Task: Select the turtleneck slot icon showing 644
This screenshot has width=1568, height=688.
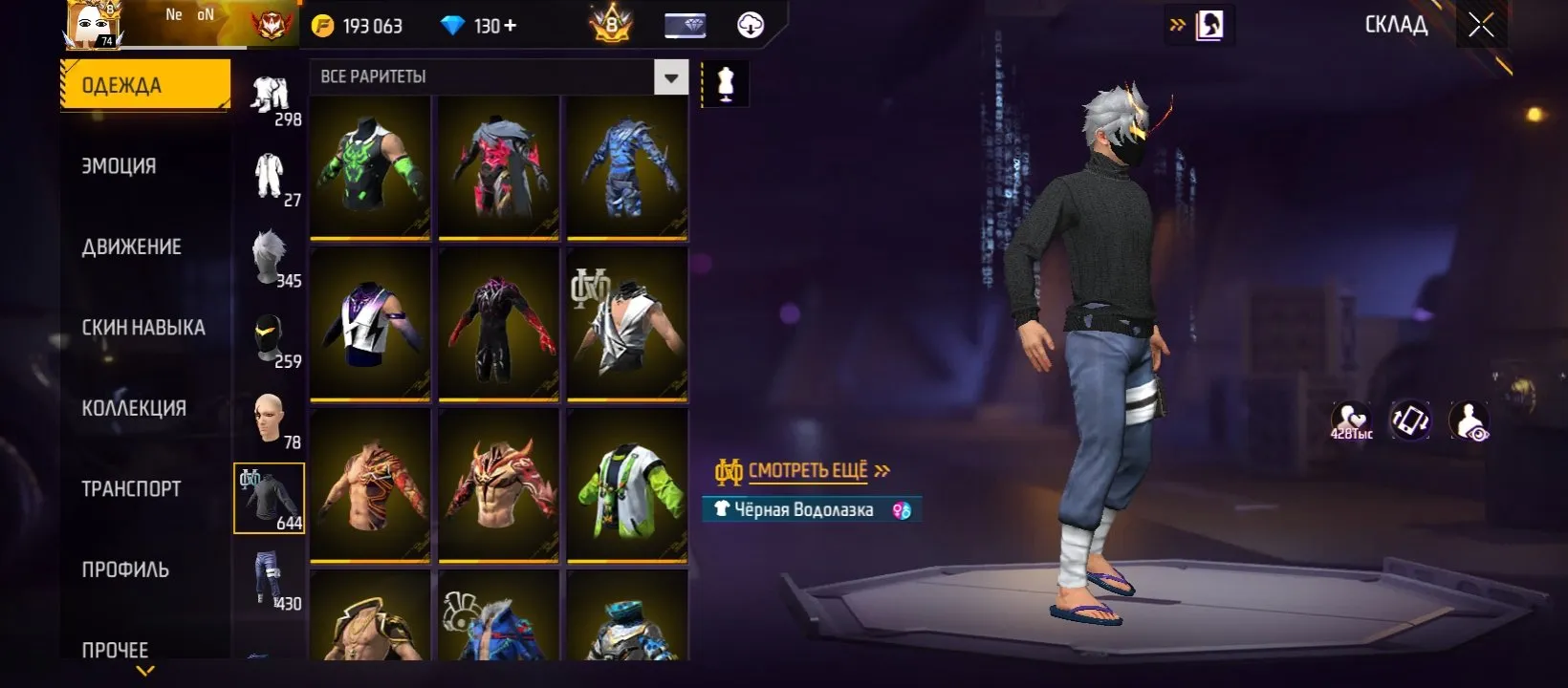Action: [271, 499]
